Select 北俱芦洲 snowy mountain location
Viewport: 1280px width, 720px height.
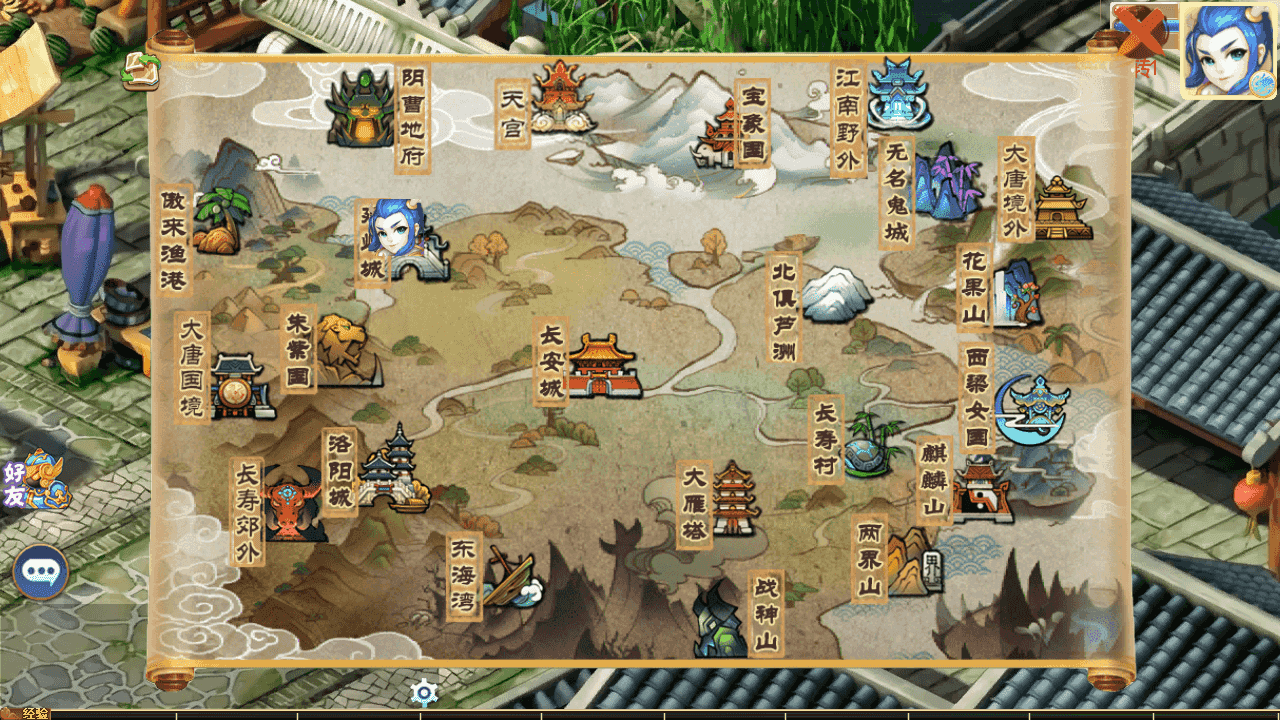coord(836,294)
